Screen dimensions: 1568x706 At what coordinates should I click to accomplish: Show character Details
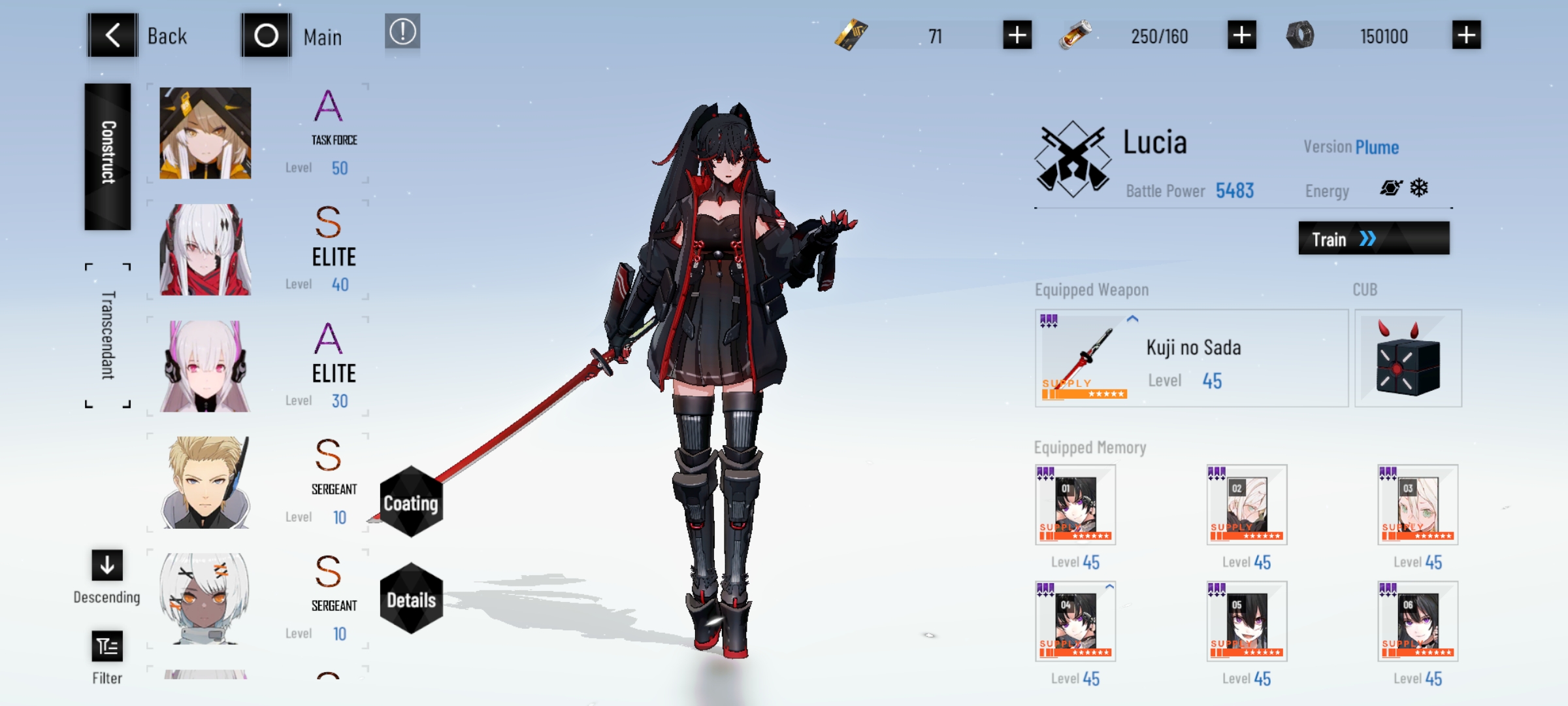click(x=411, y=599)
